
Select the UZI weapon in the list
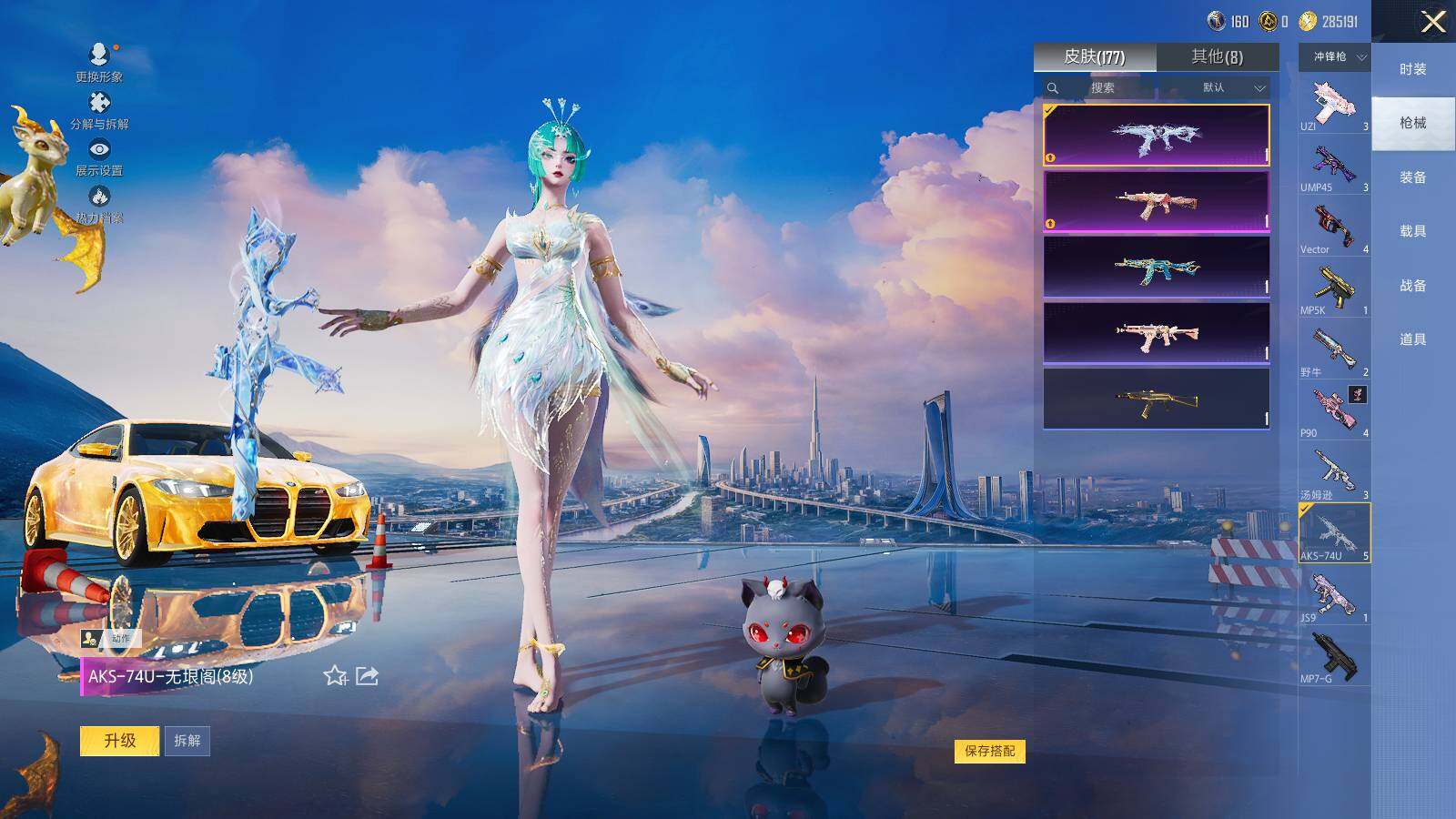1334,105
